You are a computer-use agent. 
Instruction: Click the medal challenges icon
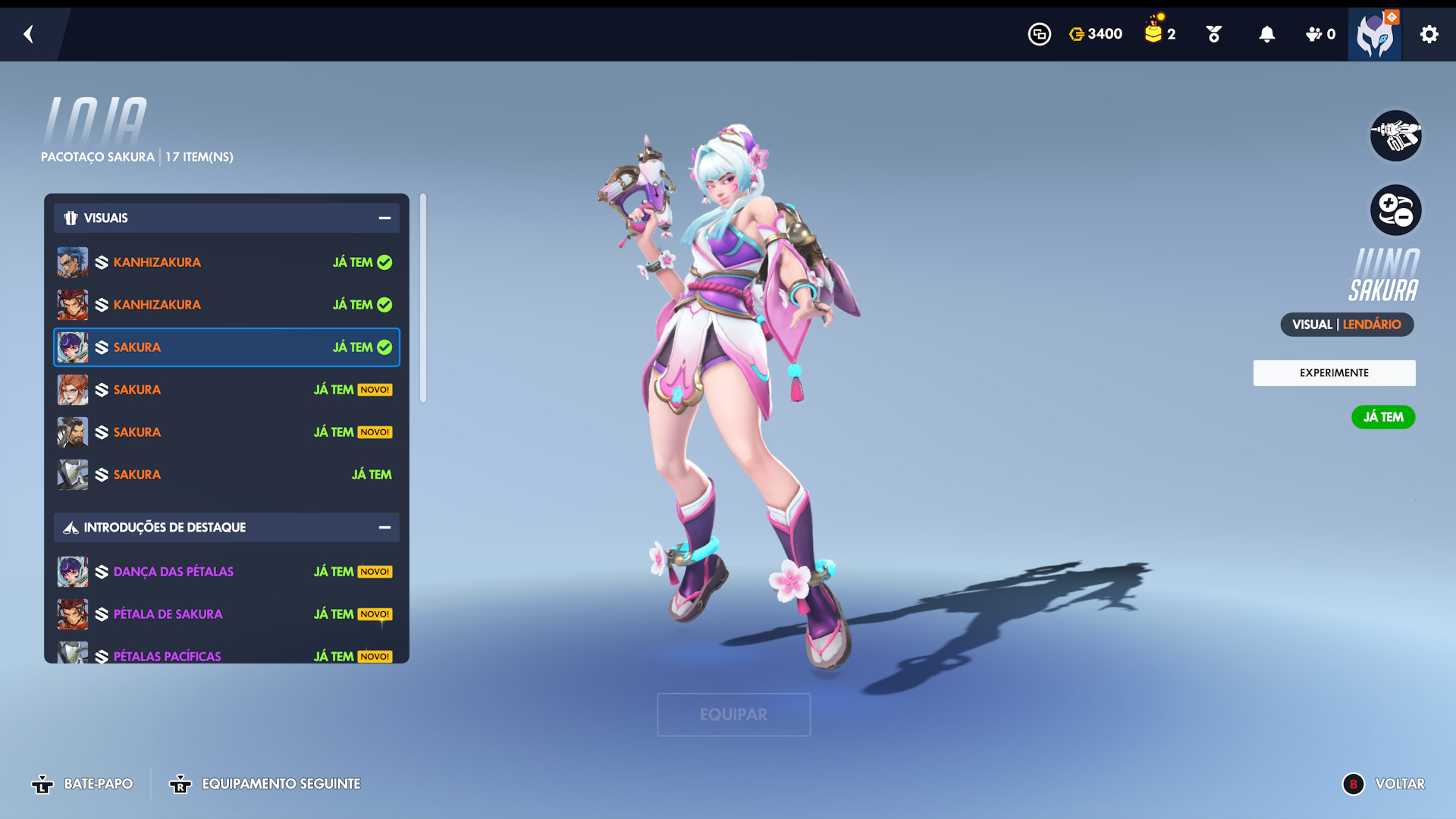click(x=1213, y=34)
